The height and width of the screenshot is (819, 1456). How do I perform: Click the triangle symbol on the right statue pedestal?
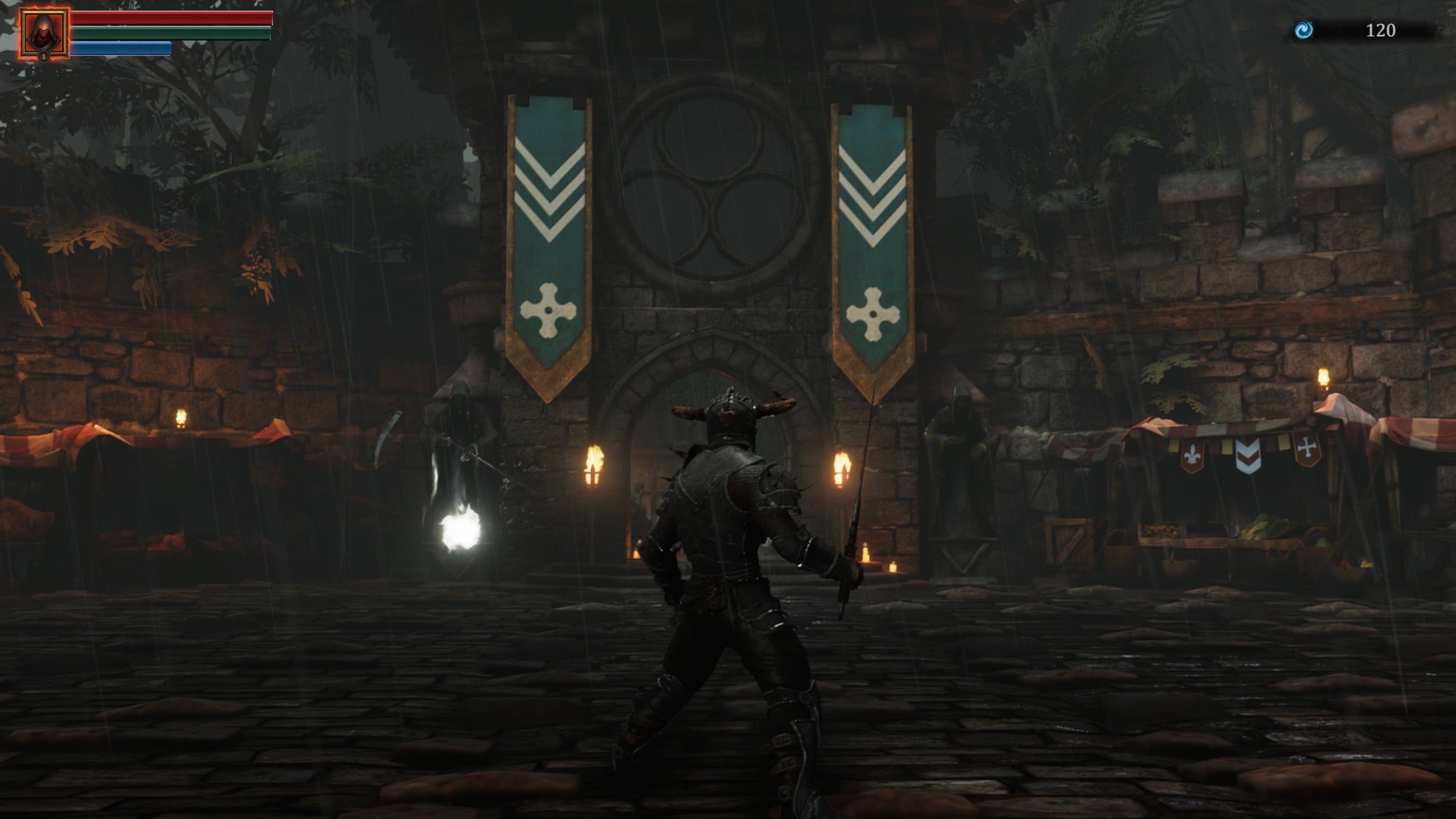point(964,557)
